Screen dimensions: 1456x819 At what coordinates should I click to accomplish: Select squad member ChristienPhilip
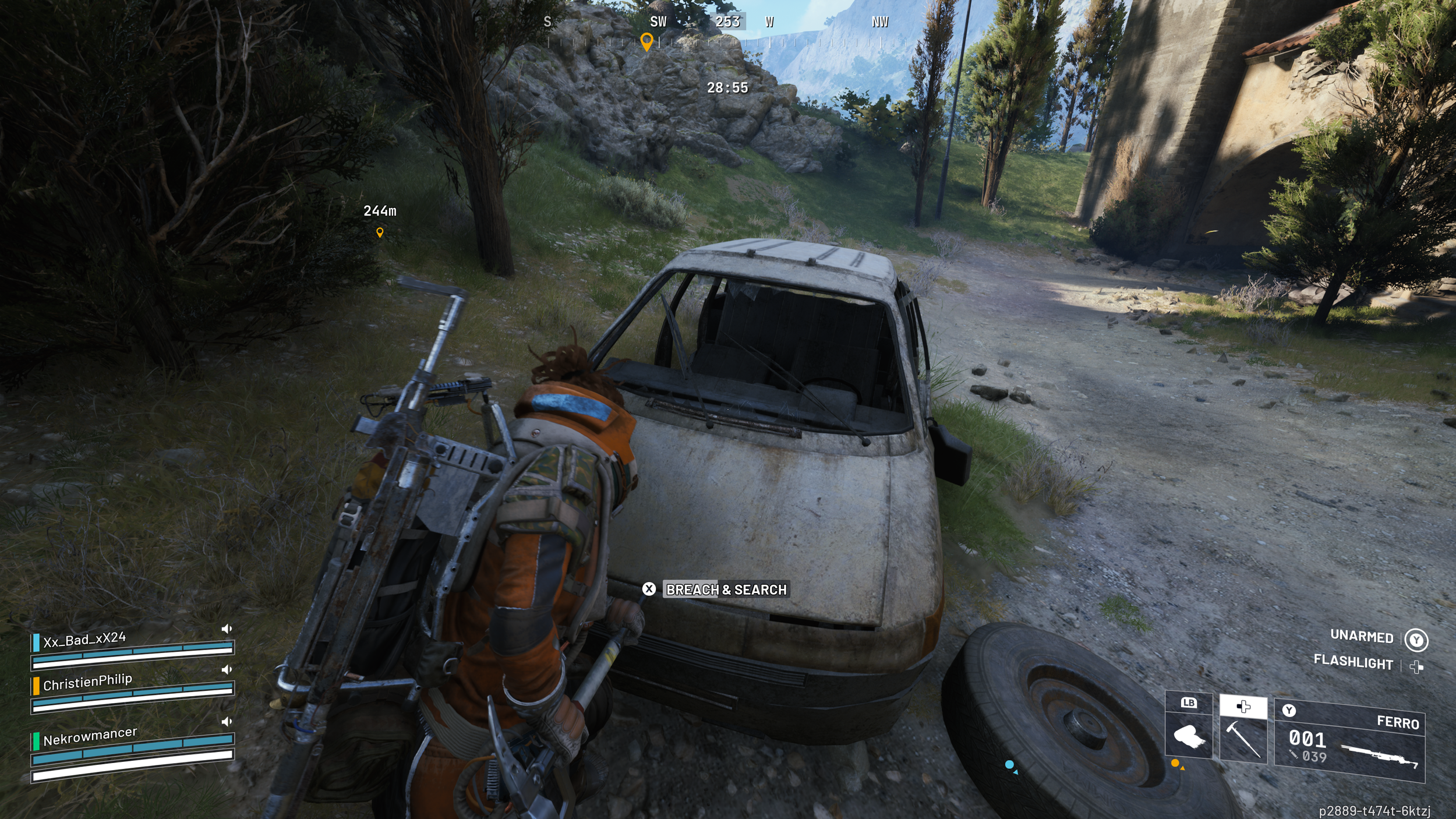point(87,682)
